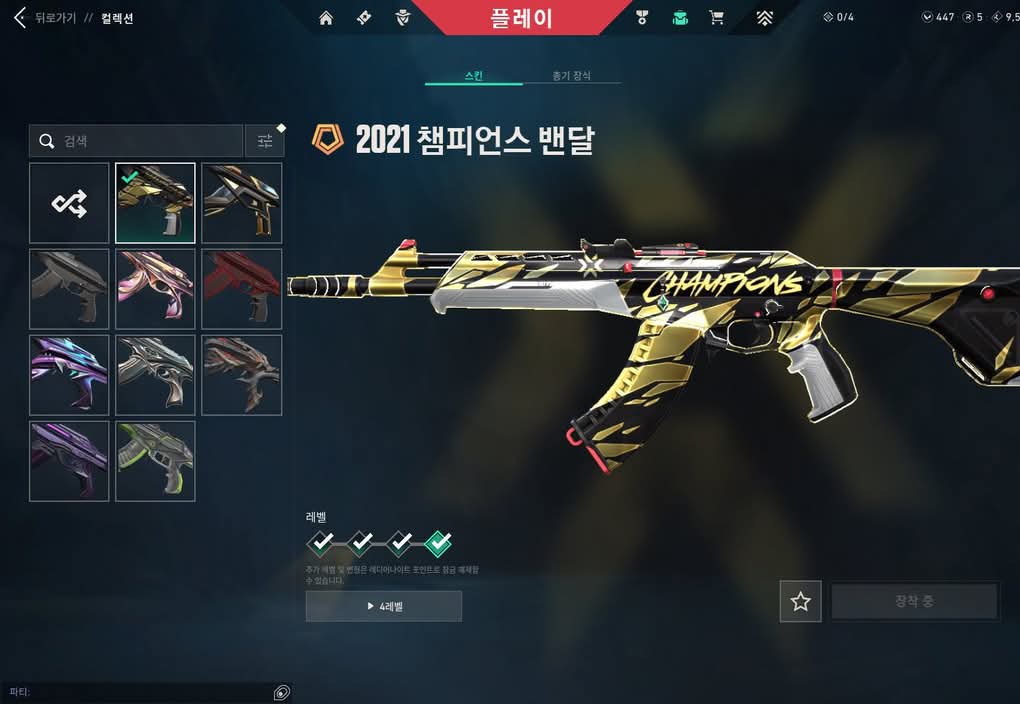
Task: Go back with the 뒤로가기 arrow
Action: 20,18
